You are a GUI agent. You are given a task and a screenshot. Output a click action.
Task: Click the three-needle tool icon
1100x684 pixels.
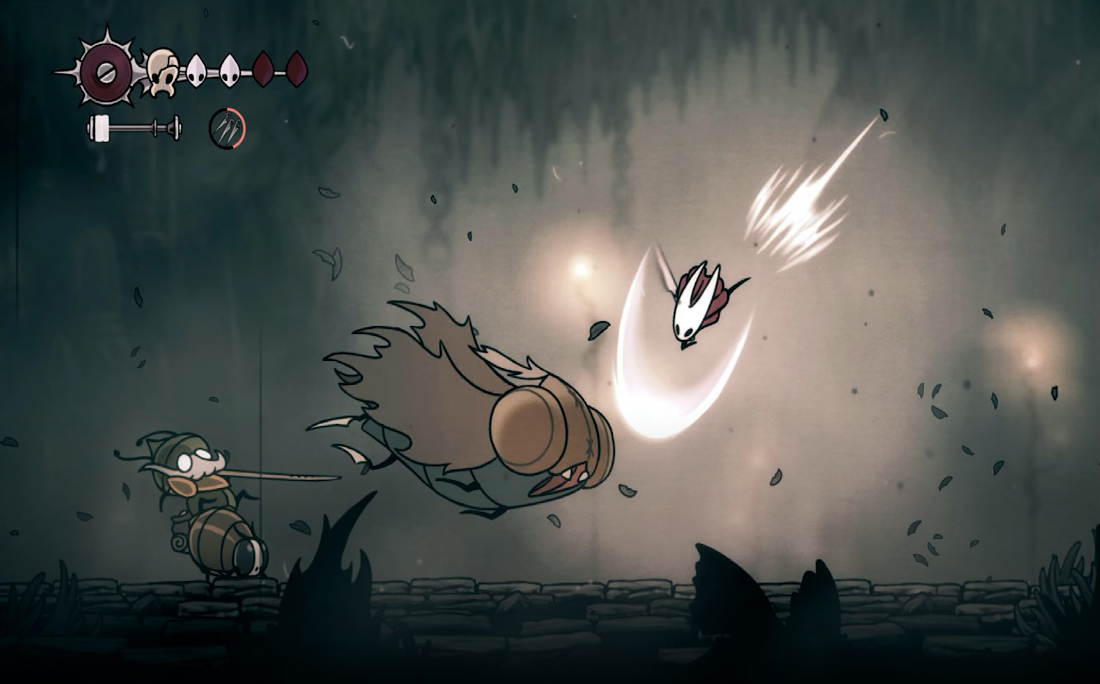pyautogui.click(x=227, y=128)
